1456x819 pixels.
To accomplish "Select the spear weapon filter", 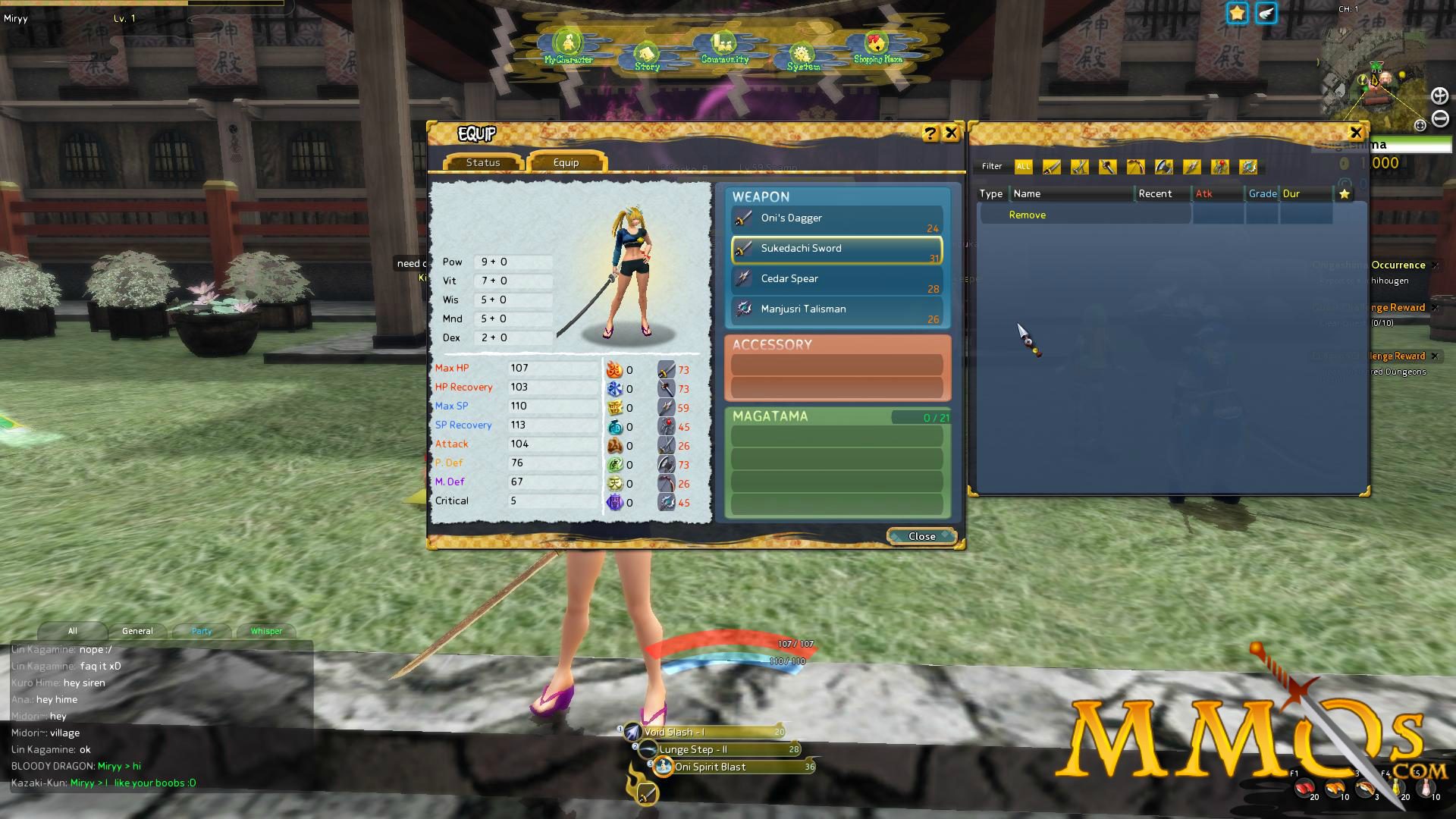I will coord(1191,167).
